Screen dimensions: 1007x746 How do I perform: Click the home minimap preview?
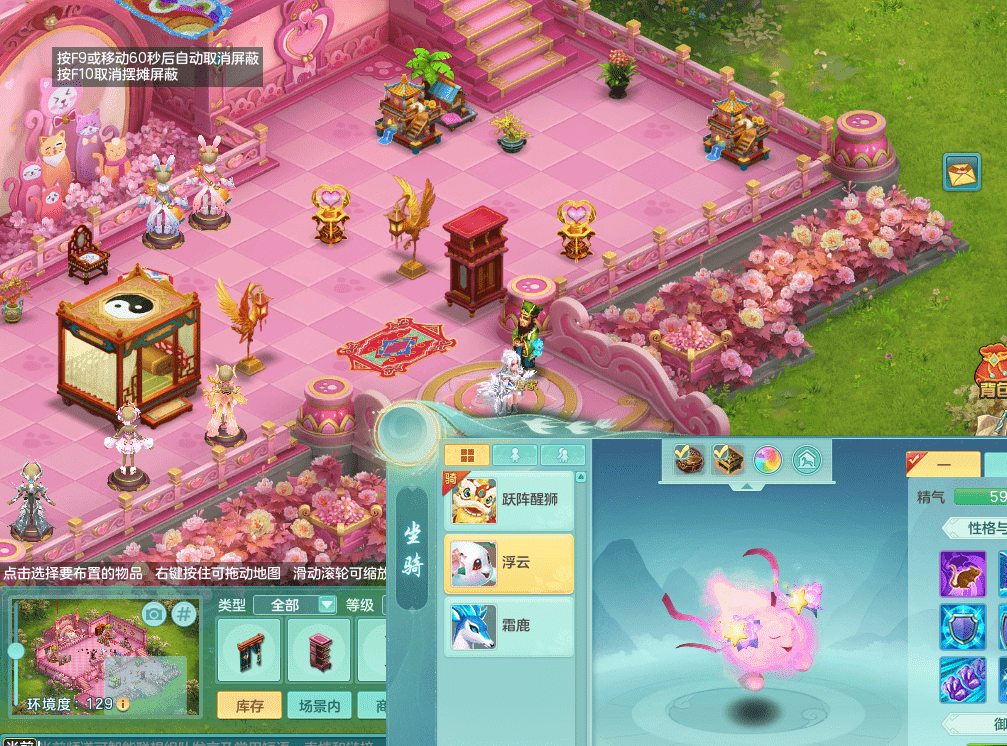pos(98,658)
